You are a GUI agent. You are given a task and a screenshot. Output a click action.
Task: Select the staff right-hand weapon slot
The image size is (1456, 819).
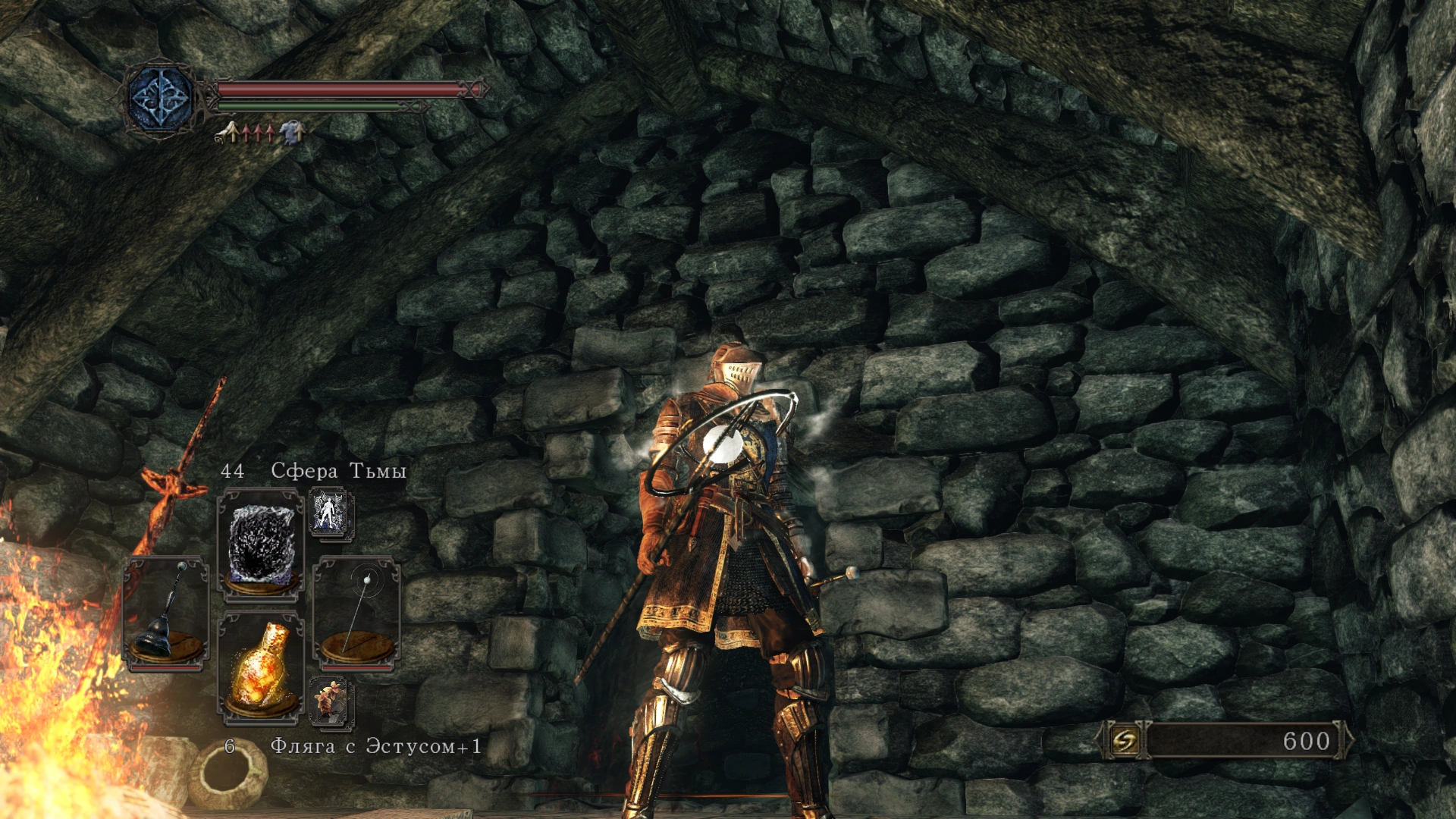pyautogui.click(x=356, y=613)
